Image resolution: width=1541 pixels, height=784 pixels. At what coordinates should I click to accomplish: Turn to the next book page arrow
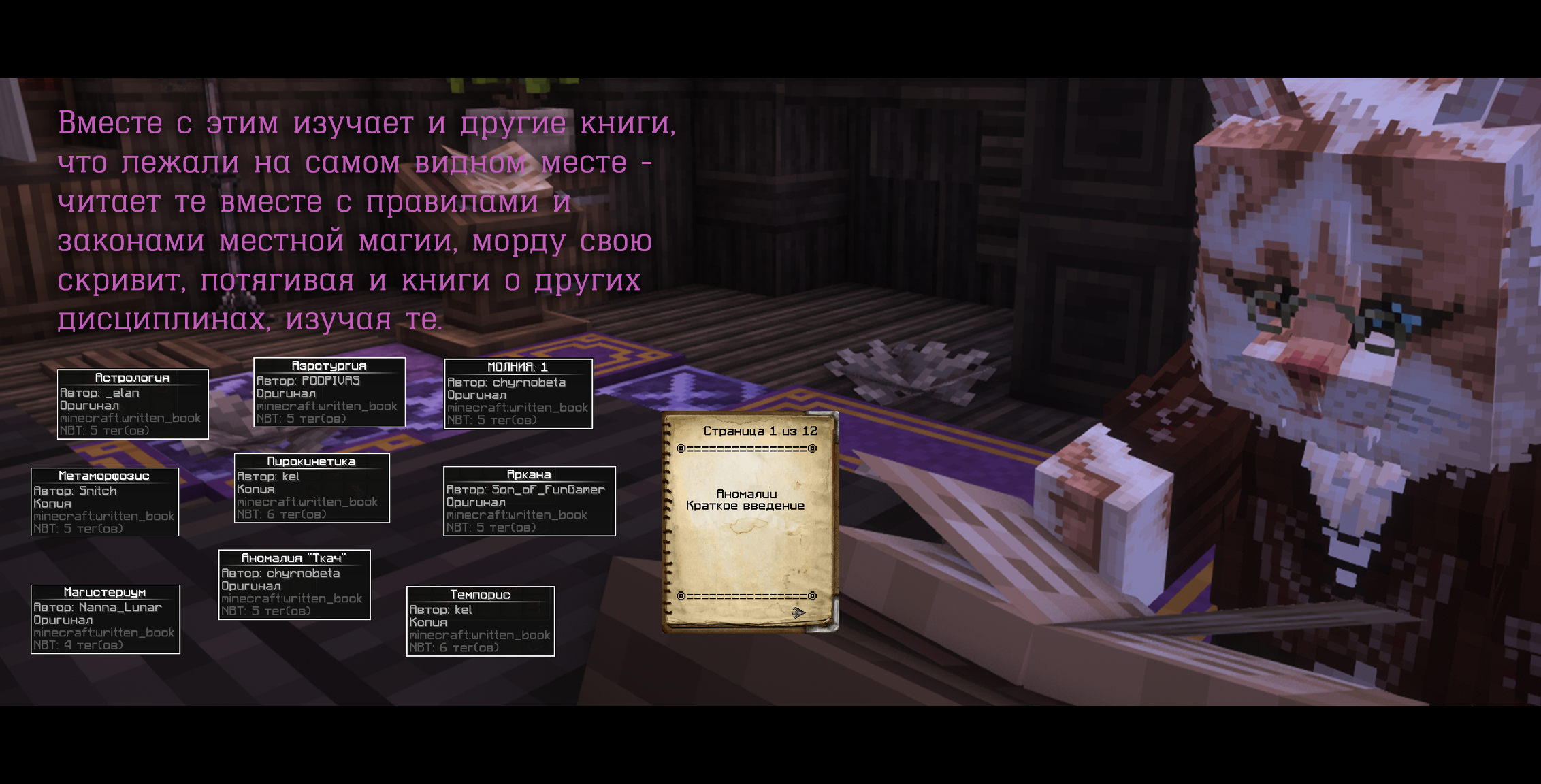pyautogui.click(x=798, y=612)
